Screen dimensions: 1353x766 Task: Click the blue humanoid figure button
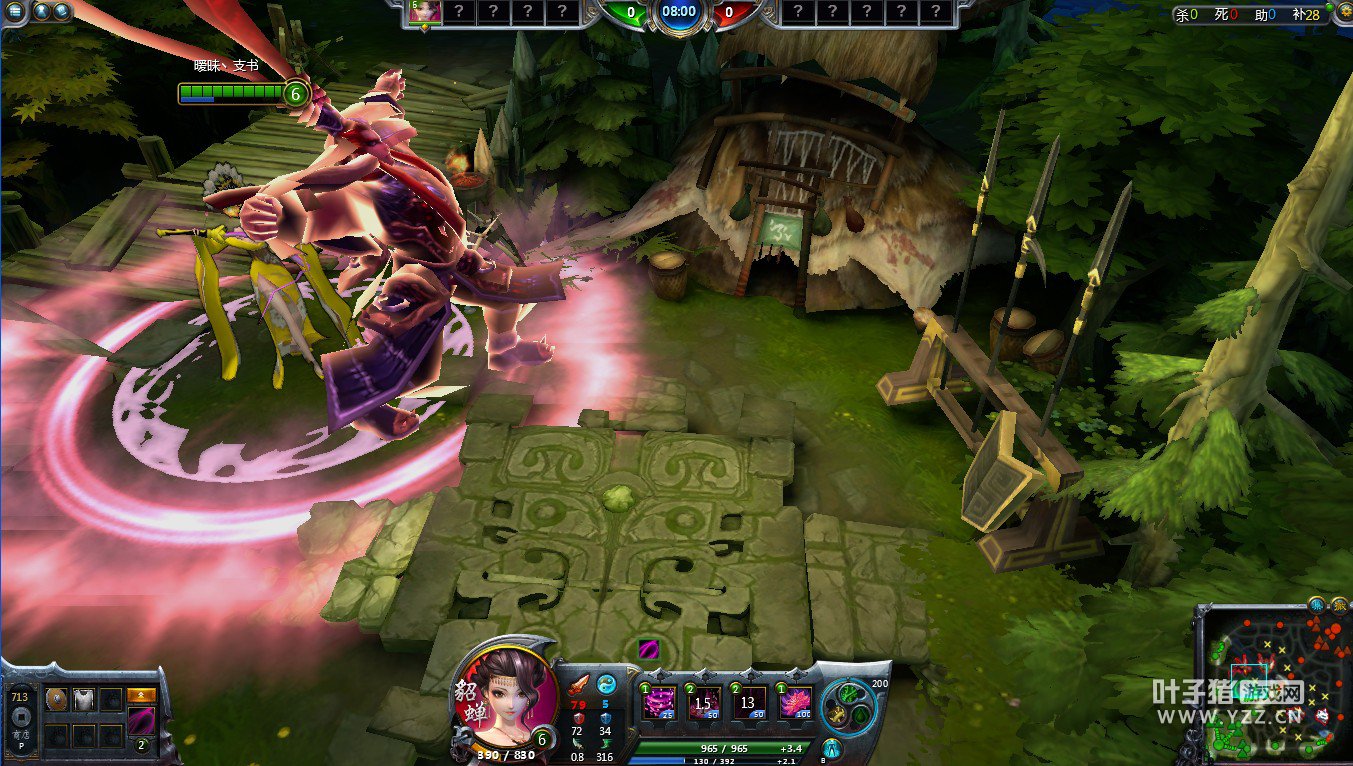(832, 747)
